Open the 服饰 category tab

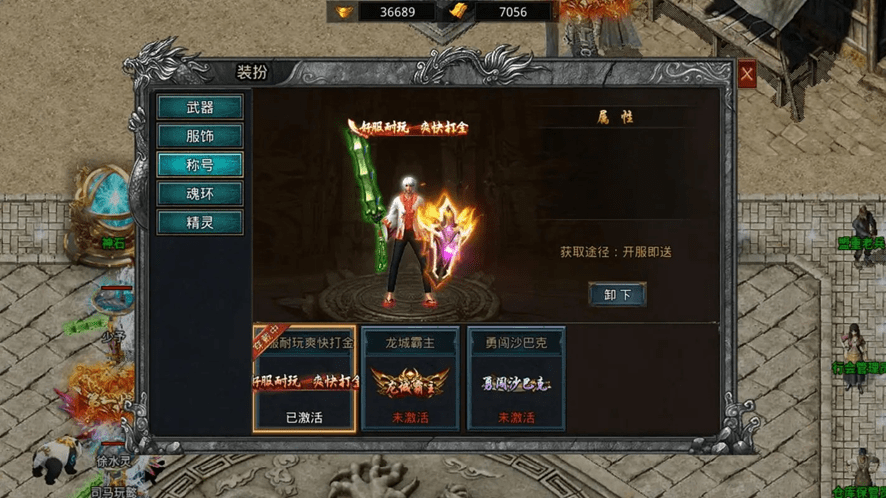[x=200, y=136]
